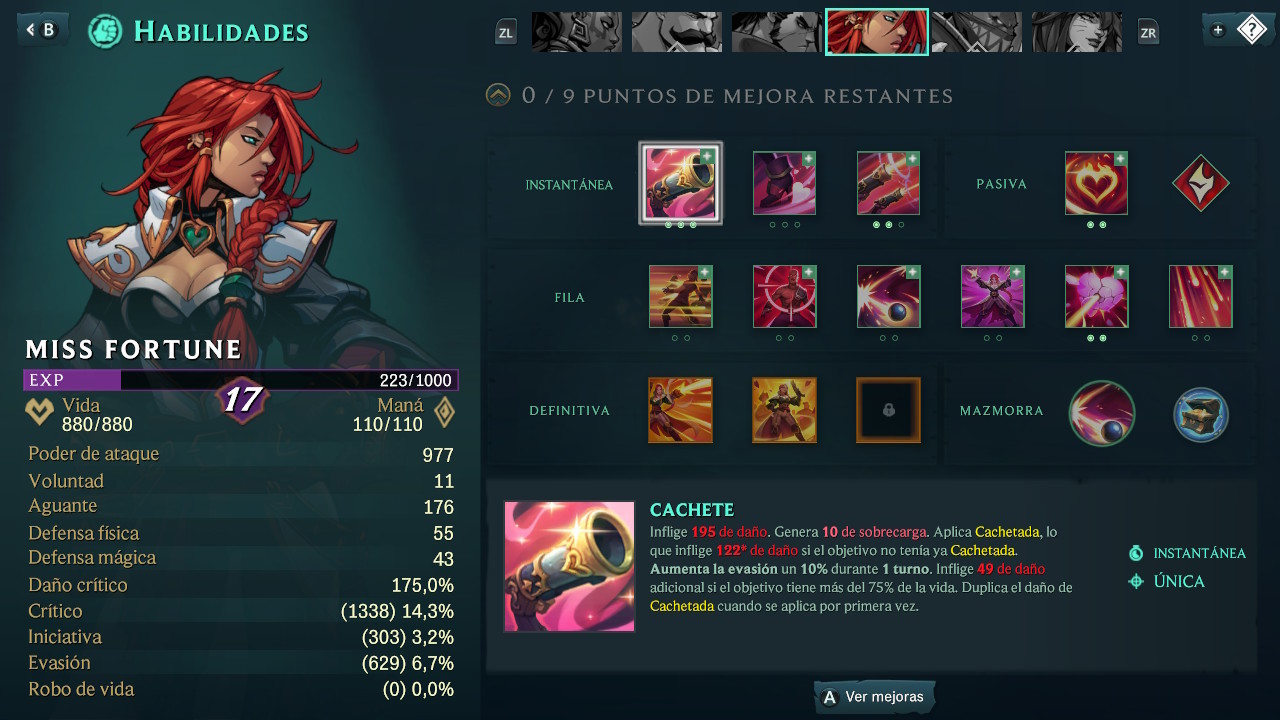Select the Cachete instant ability icon
The width and height of the screenshot is (1280, 720).
(681, 184)
